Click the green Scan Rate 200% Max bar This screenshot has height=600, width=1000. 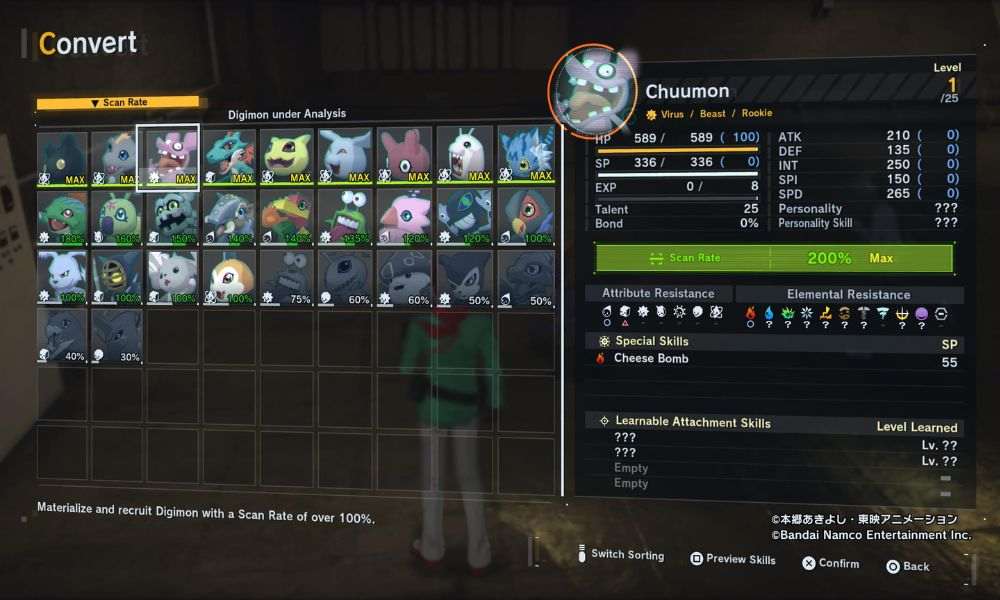[774, 258]
